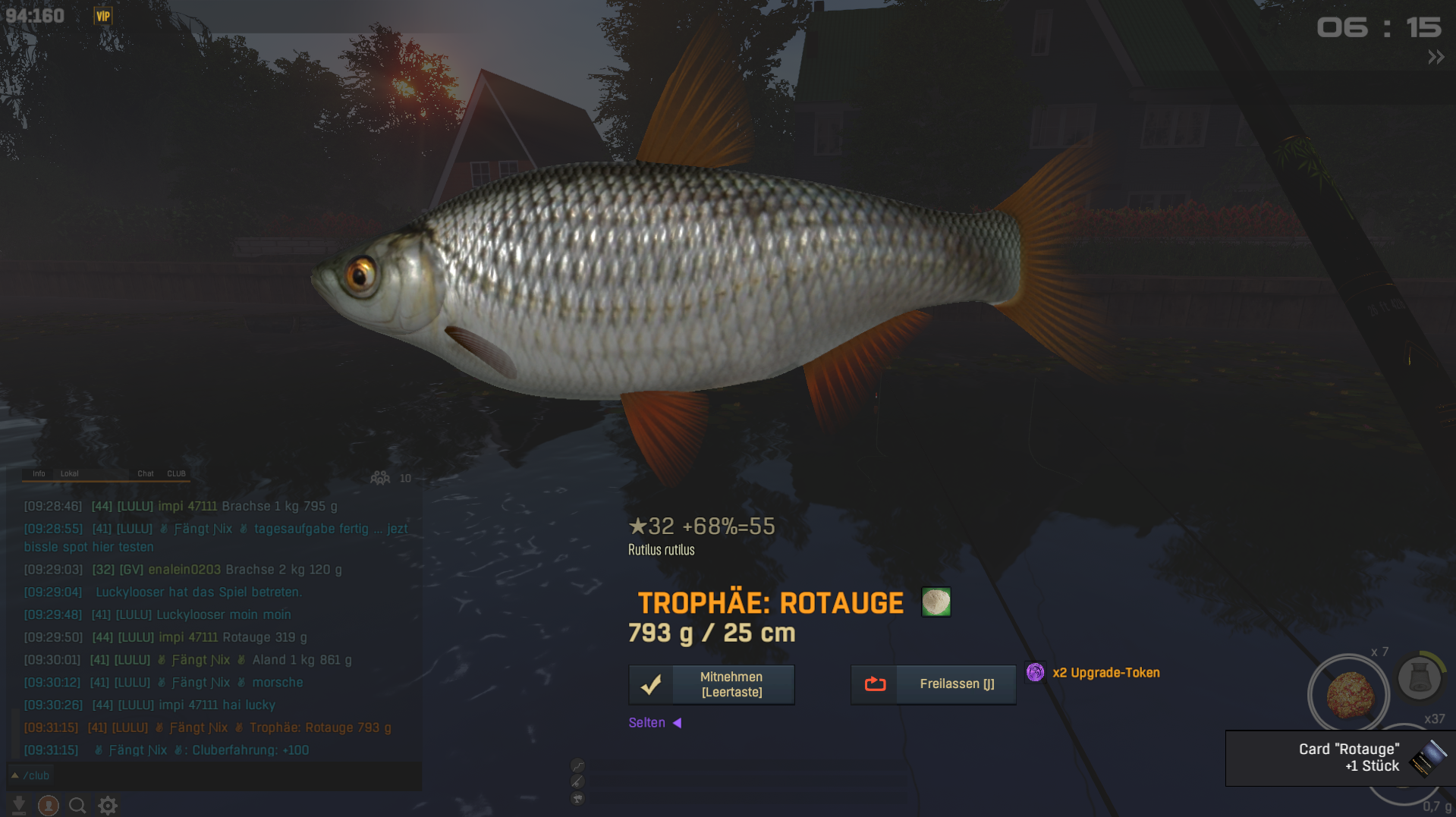
Task: Open the Lokal chat tab
Action: click(x=69, y=473)
